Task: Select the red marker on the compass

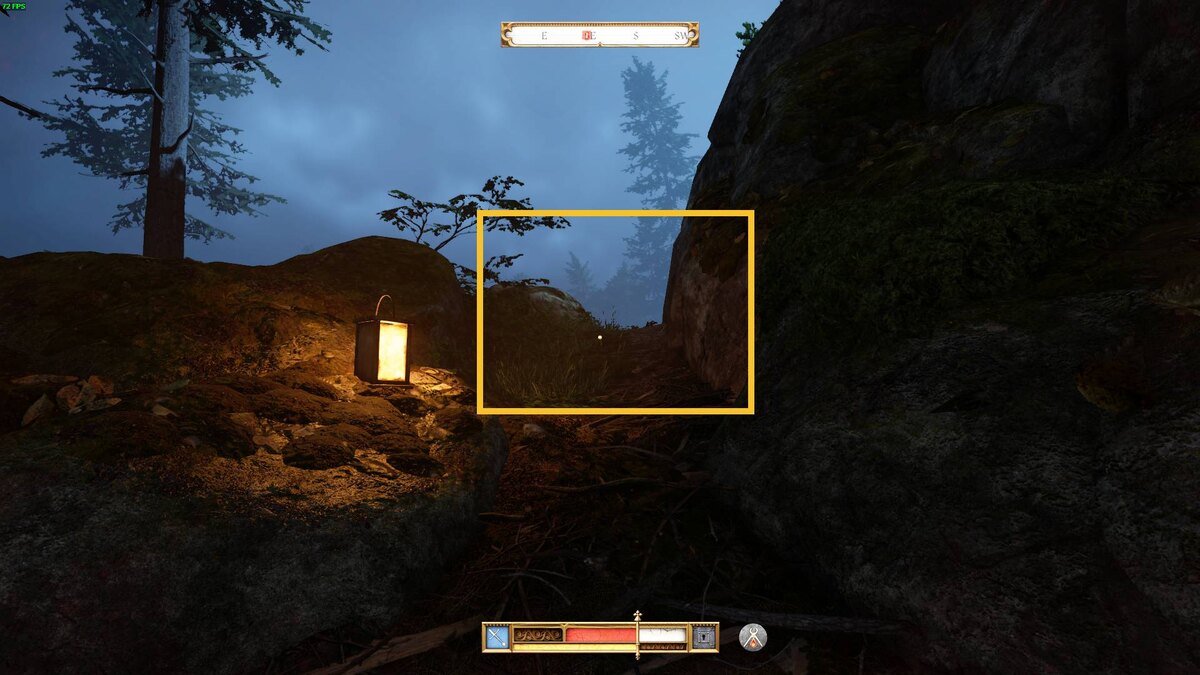Action: [x=589, y=35]
